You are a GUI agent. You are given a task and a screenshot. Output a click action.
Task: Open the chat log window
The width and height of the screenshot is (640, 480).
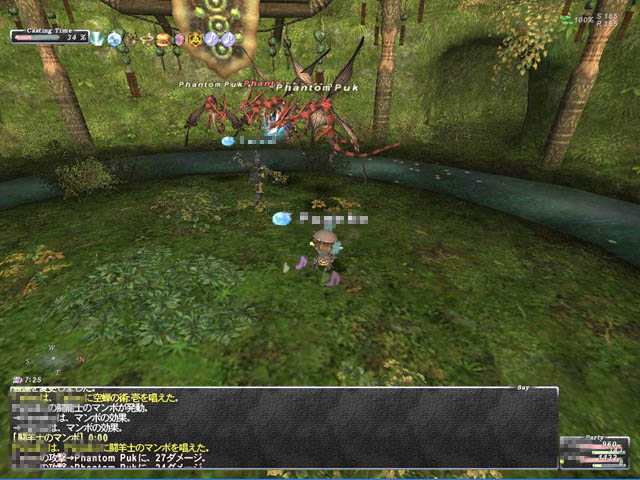282,428
